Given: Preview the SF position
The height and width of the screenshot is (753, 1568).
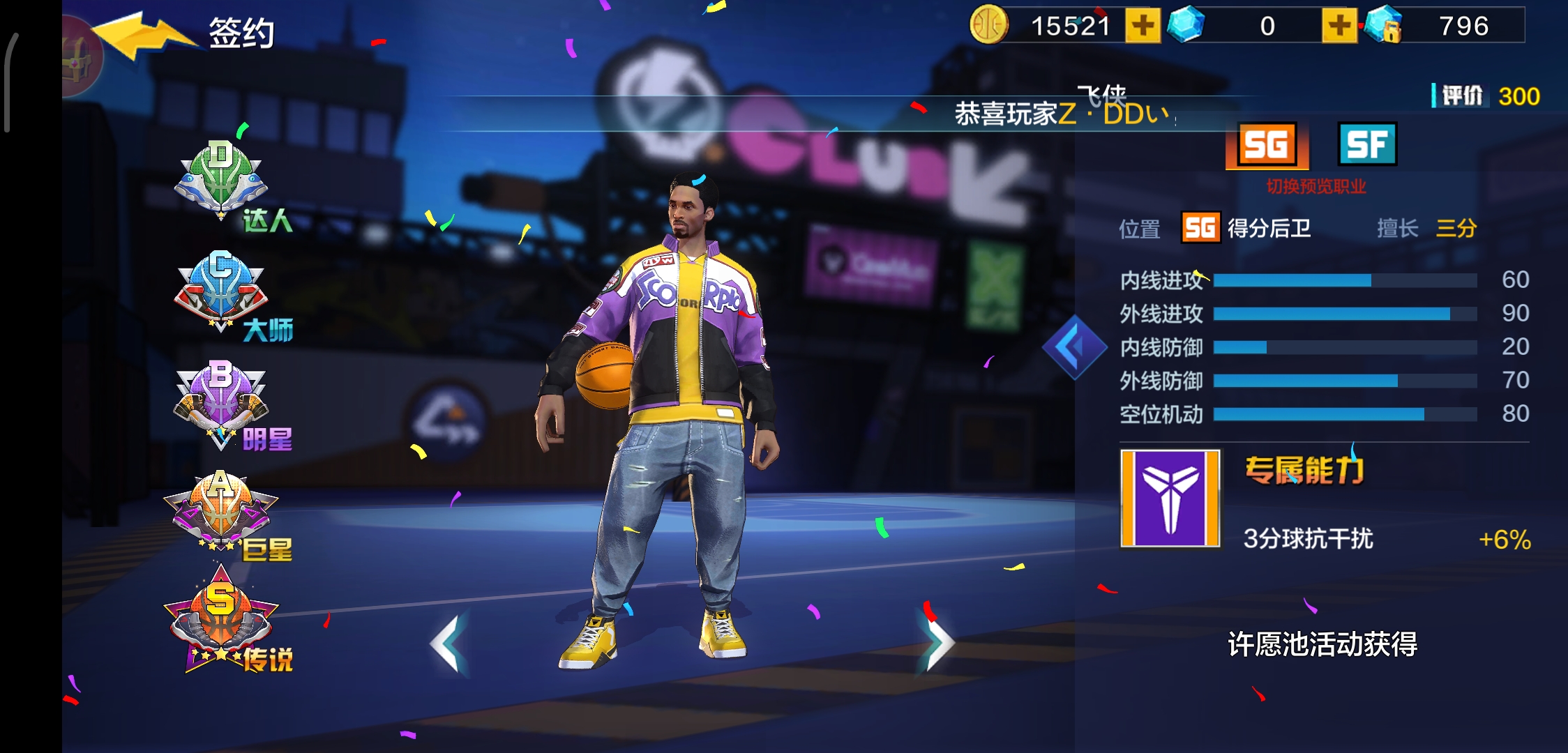Looking at the screenshot, I should tap(1367, 145).
